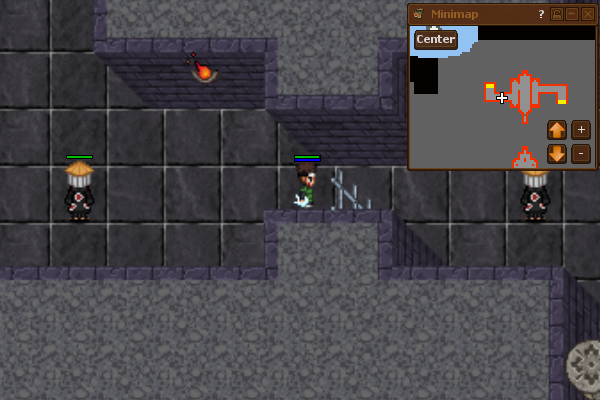Click the white cross player marker on the minimap
This screenshot has width=600, height=400.
(x=502, y=98)
